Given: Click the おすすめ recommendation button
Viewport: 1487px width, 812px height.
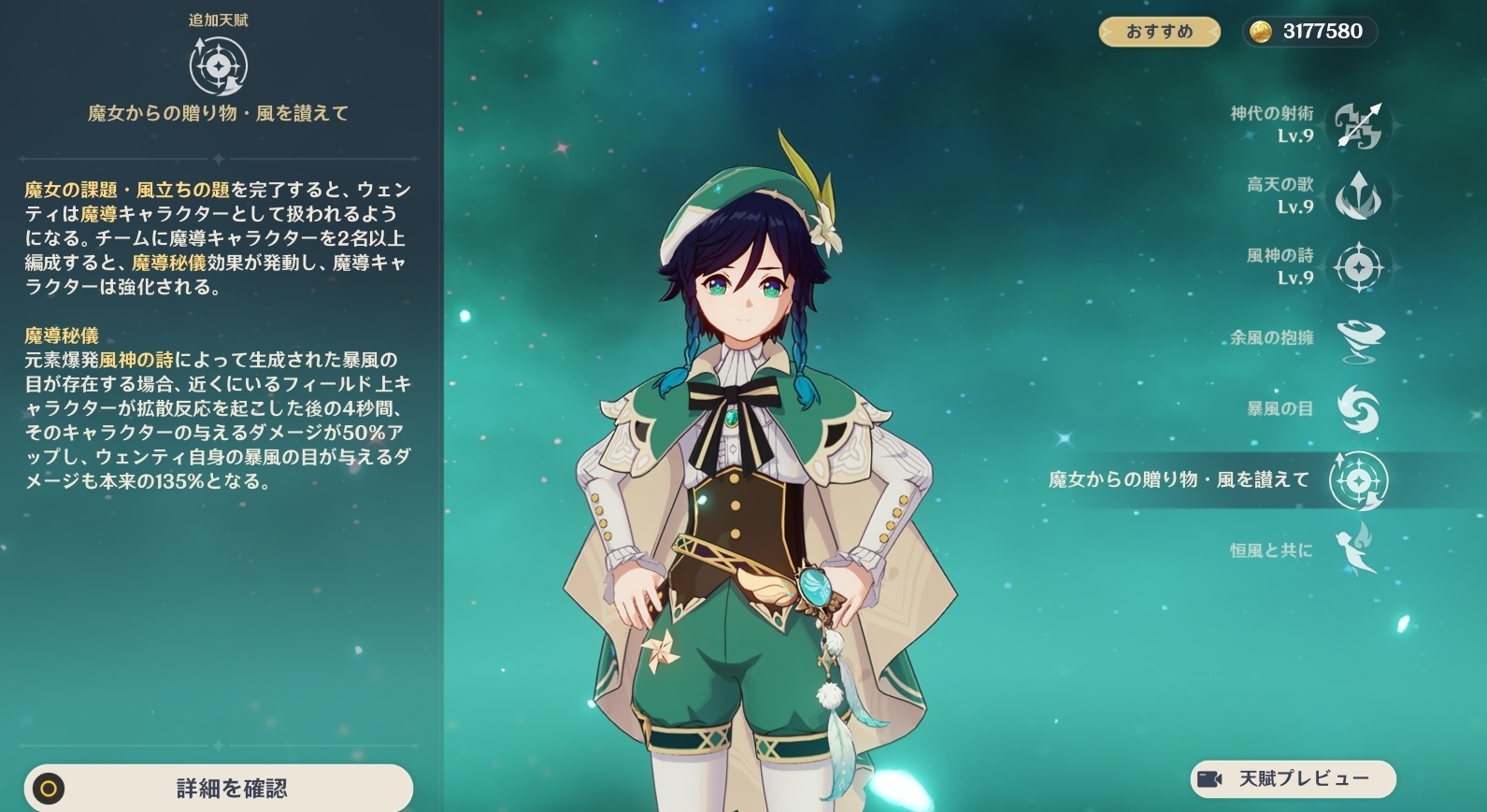Looking at the screenshot, I should (1159, 32).
